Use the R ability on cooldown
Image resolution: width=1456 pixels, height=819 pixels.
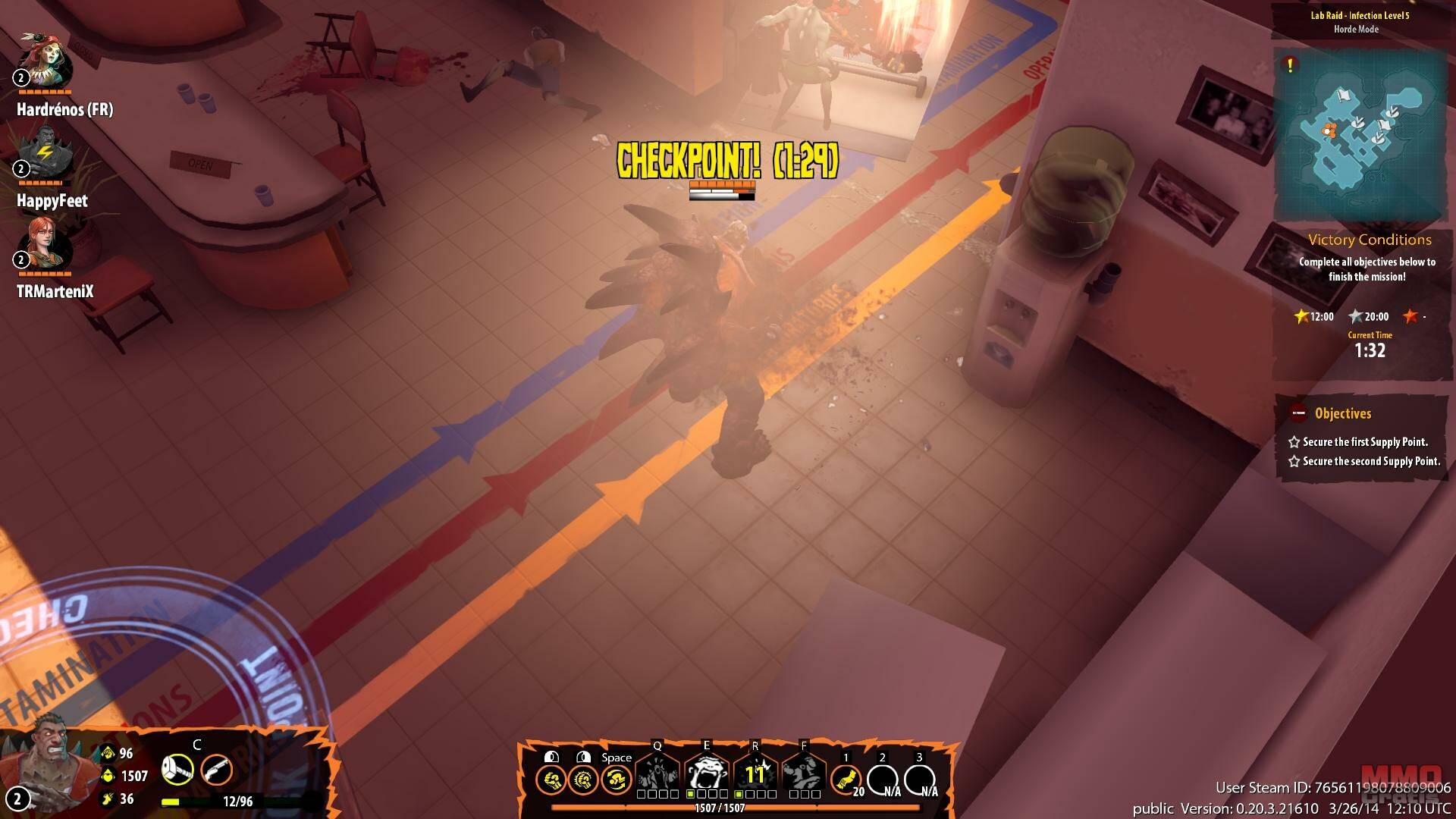[755, 774]
